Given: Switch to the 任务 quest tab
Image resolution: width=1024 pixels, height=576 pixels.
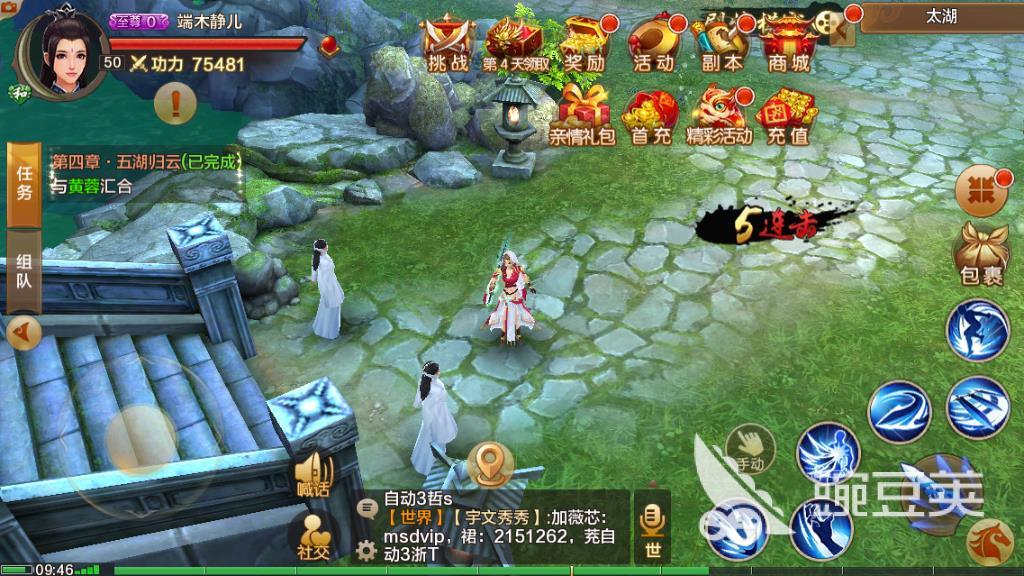Looking at the screenshot, I should 24,183.
